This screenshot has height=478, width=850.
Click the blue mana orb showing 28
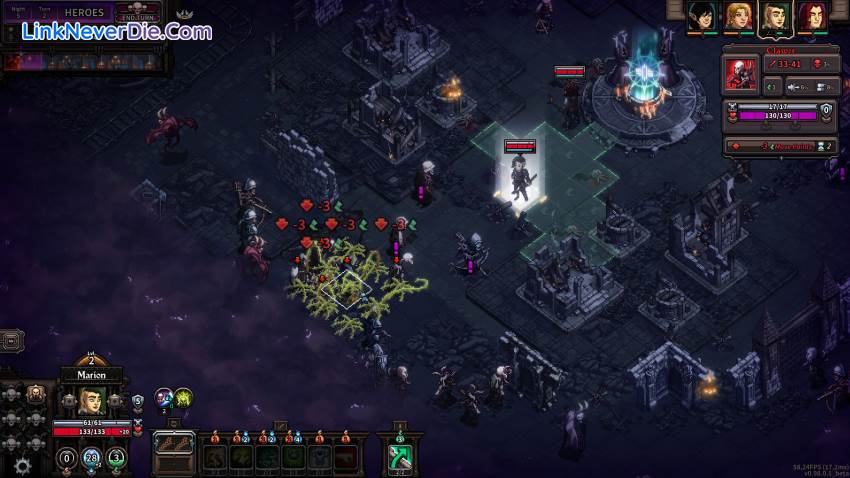92,459
